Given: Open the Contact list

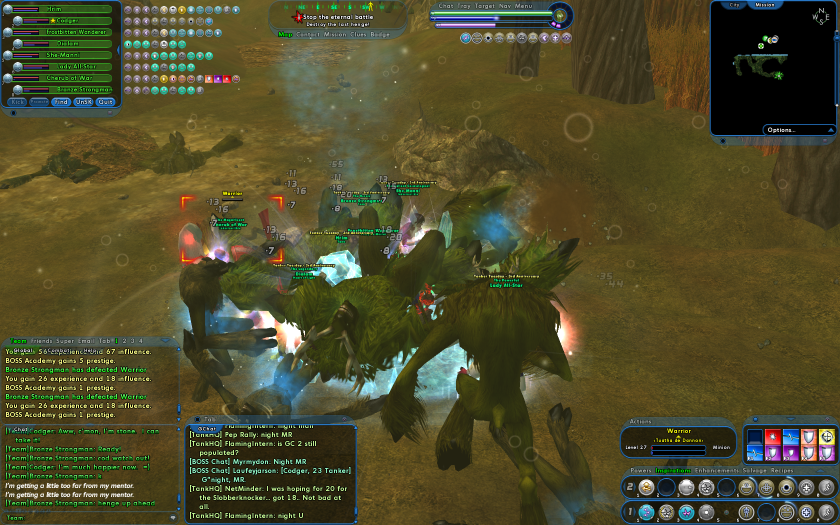Looking at the screenshot, I should 308,34.
